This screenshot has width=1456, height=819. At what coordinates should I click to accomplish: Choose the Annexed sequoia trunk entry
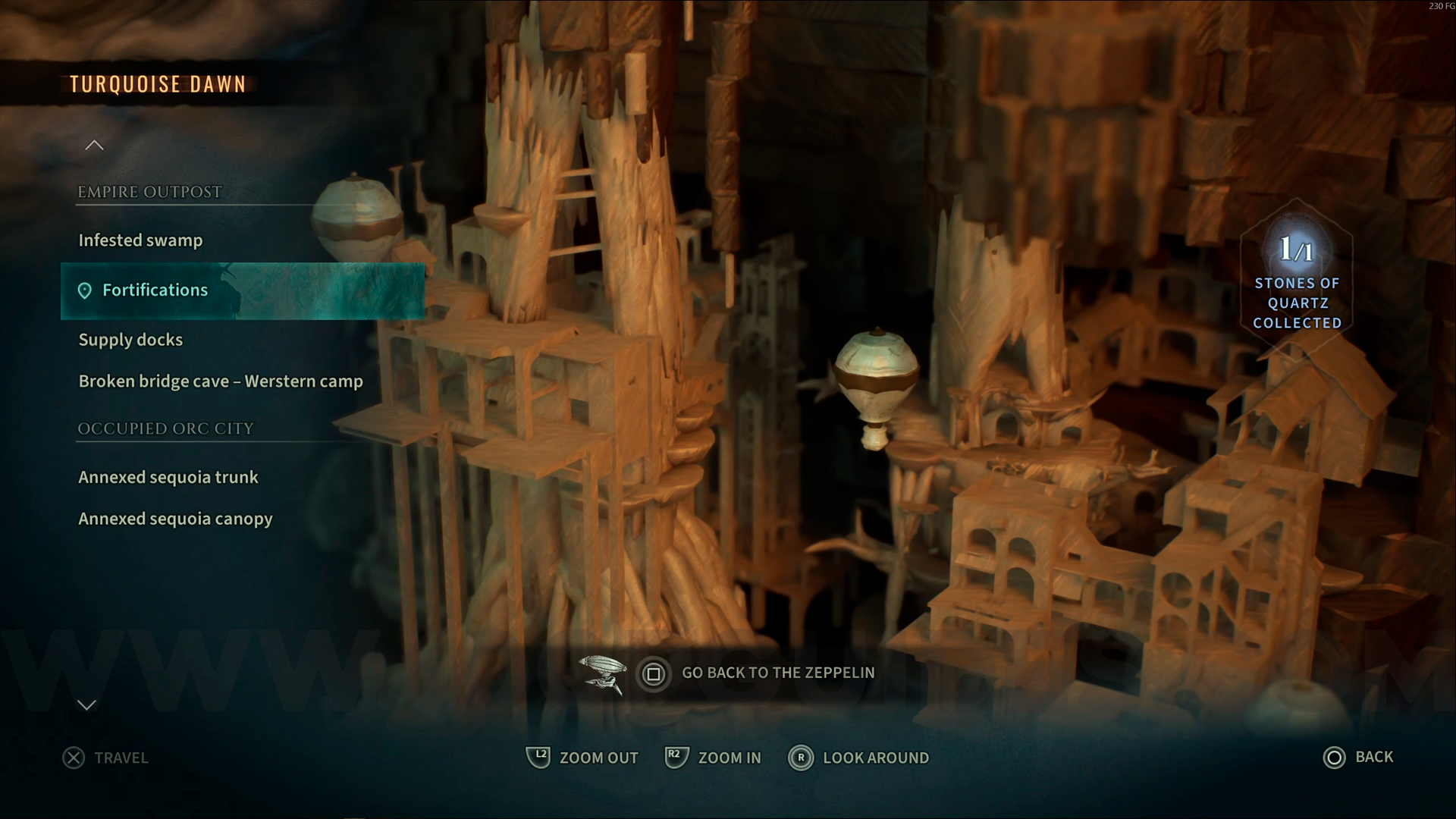pyautogui.click(x=168, y=477)
